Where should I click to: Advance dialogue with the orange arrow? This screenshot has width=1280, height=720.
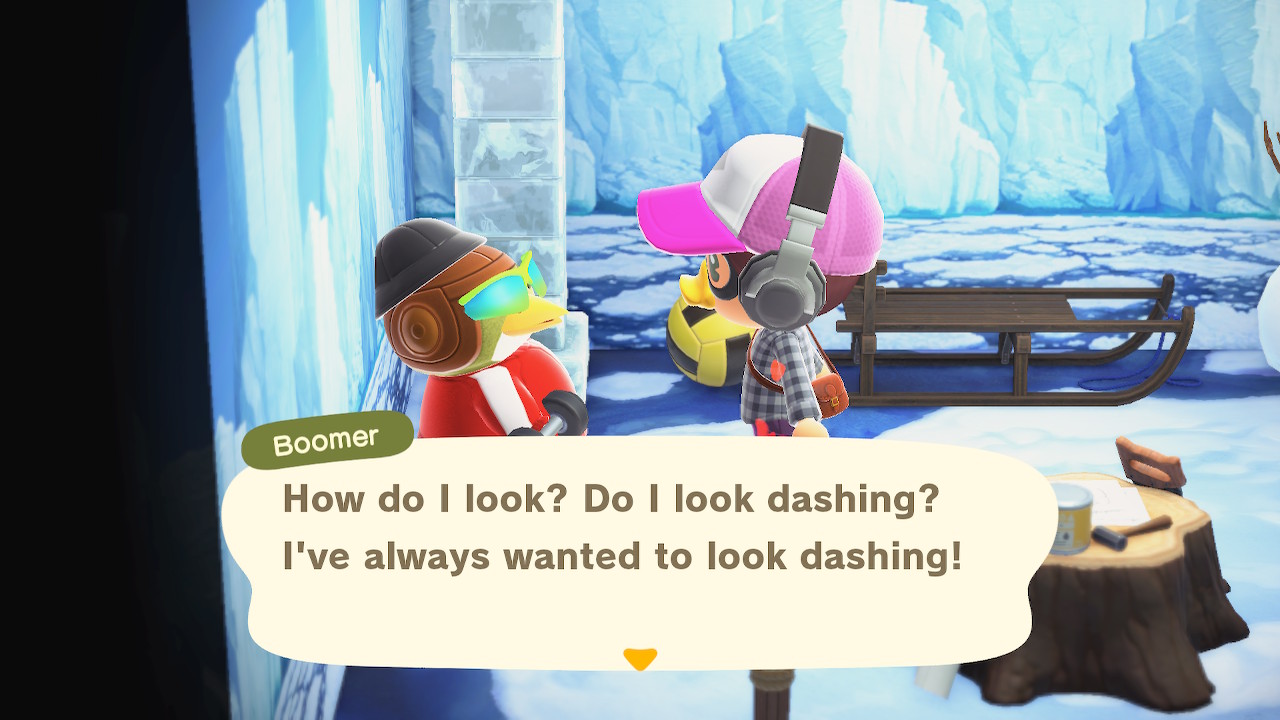pos(640,658)
